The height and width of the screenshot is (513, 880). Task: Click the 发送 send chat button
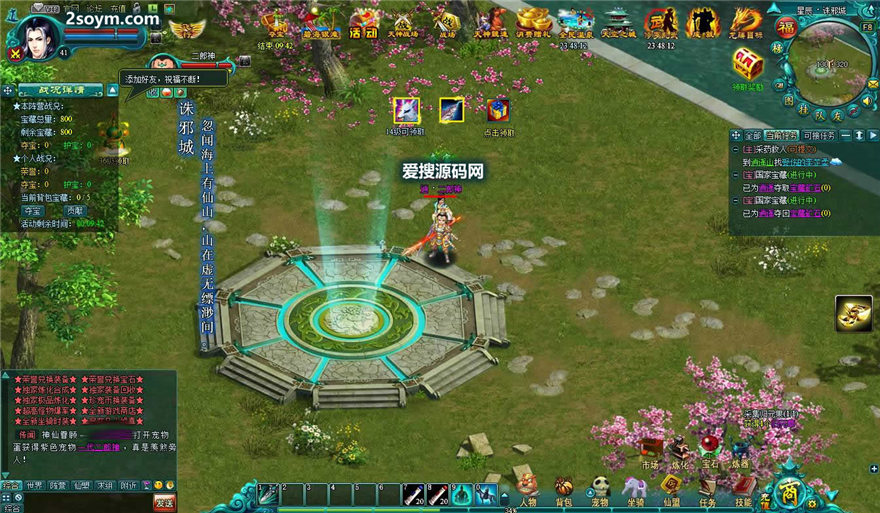click(x=164, y=502)
